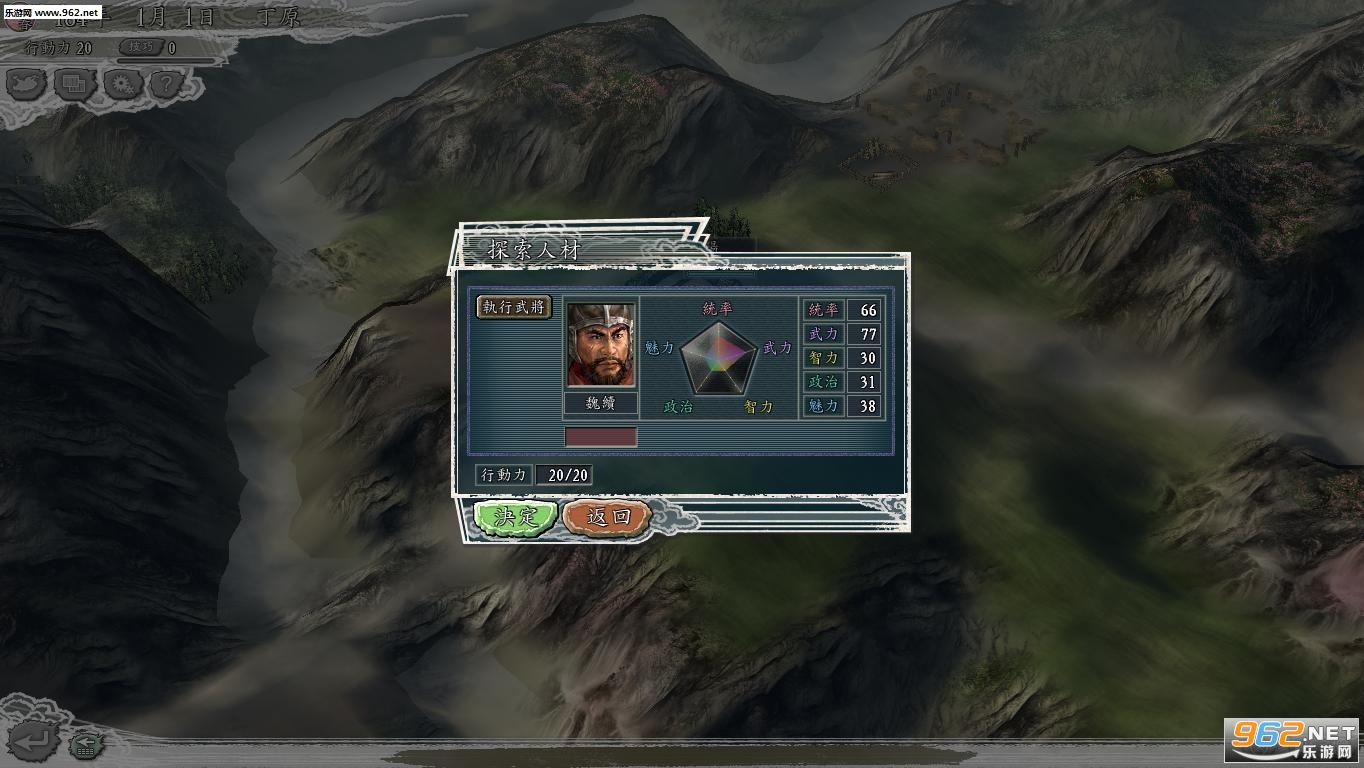Open help with the question mark icon
This screenshot has width=1364, height=768.
tap(166, 85)
